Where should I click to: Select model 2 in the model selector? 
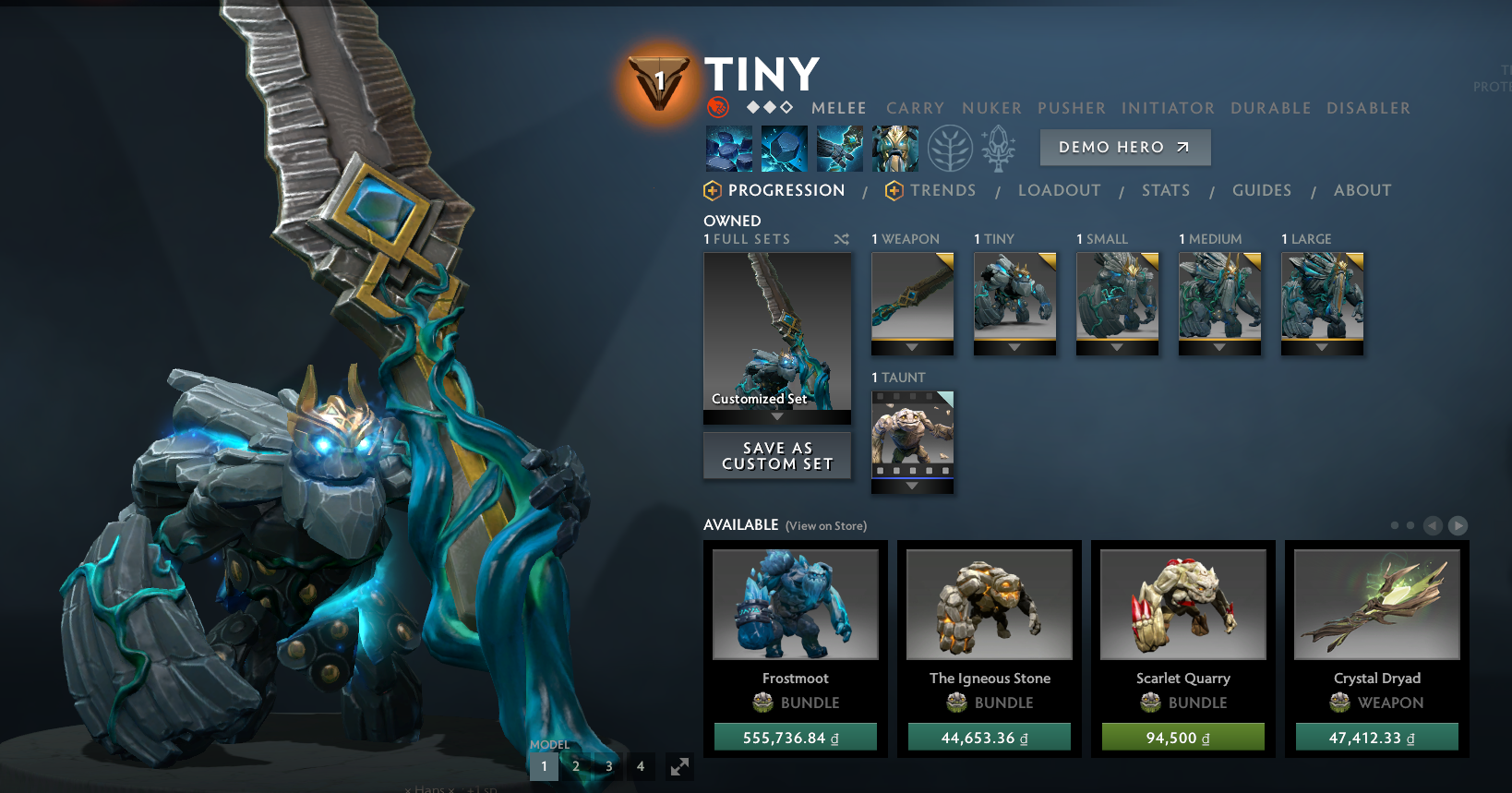click(576, 766)
